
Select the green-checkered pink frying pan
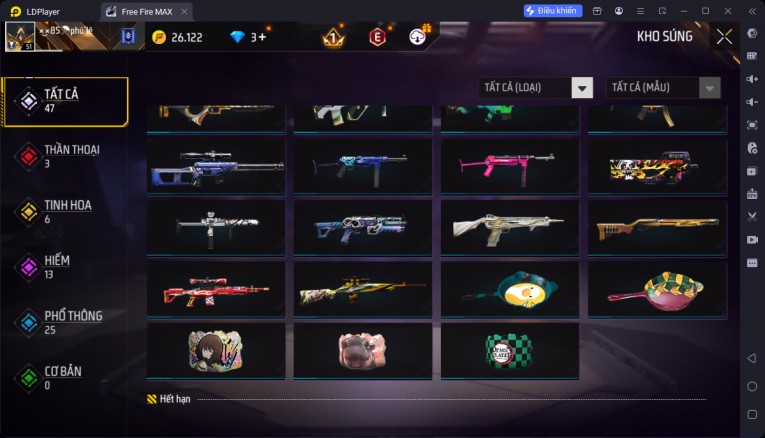point(654,289)
